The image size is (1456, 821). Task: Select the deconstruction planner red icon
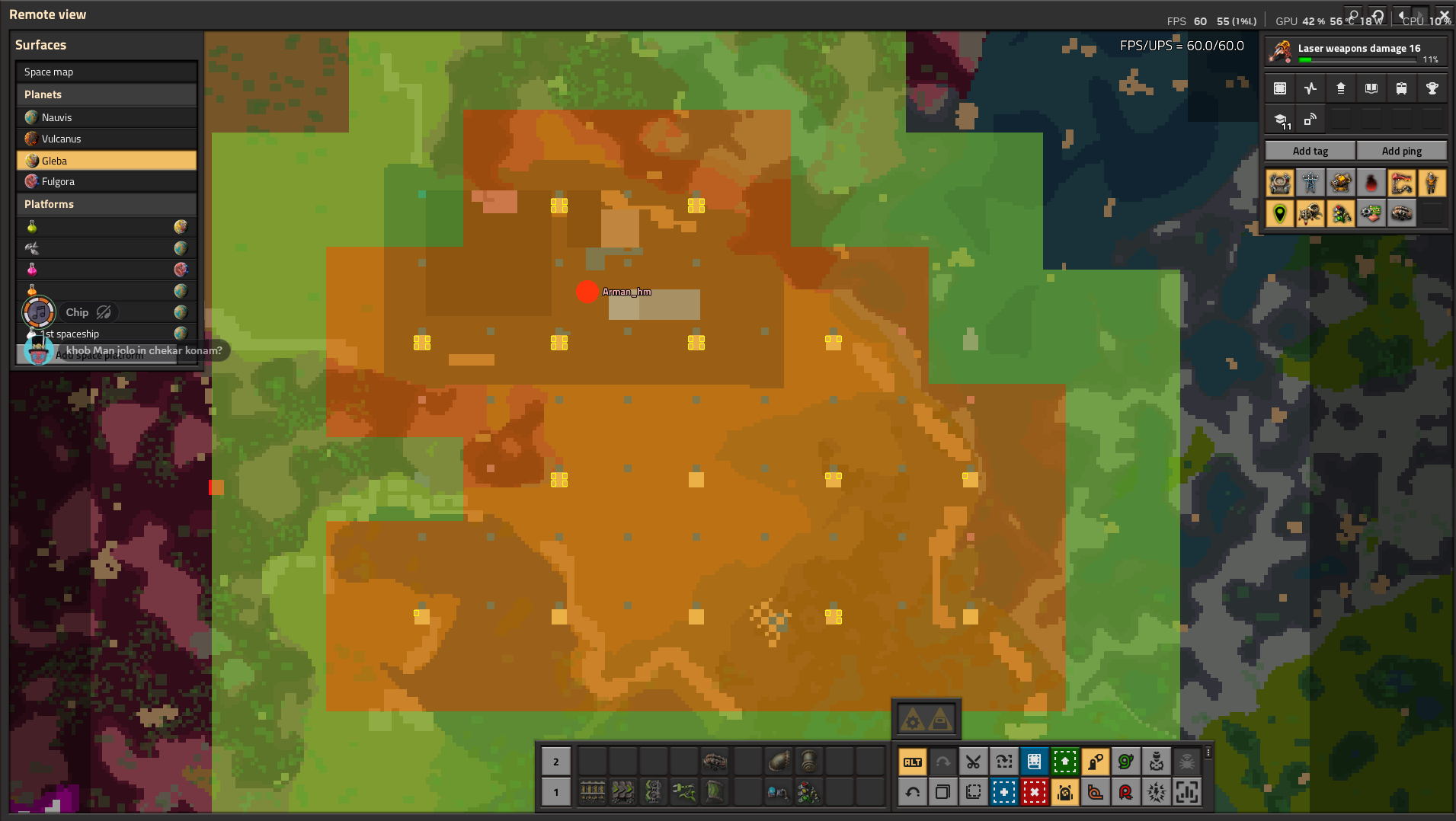click(x=1034, y=792)
